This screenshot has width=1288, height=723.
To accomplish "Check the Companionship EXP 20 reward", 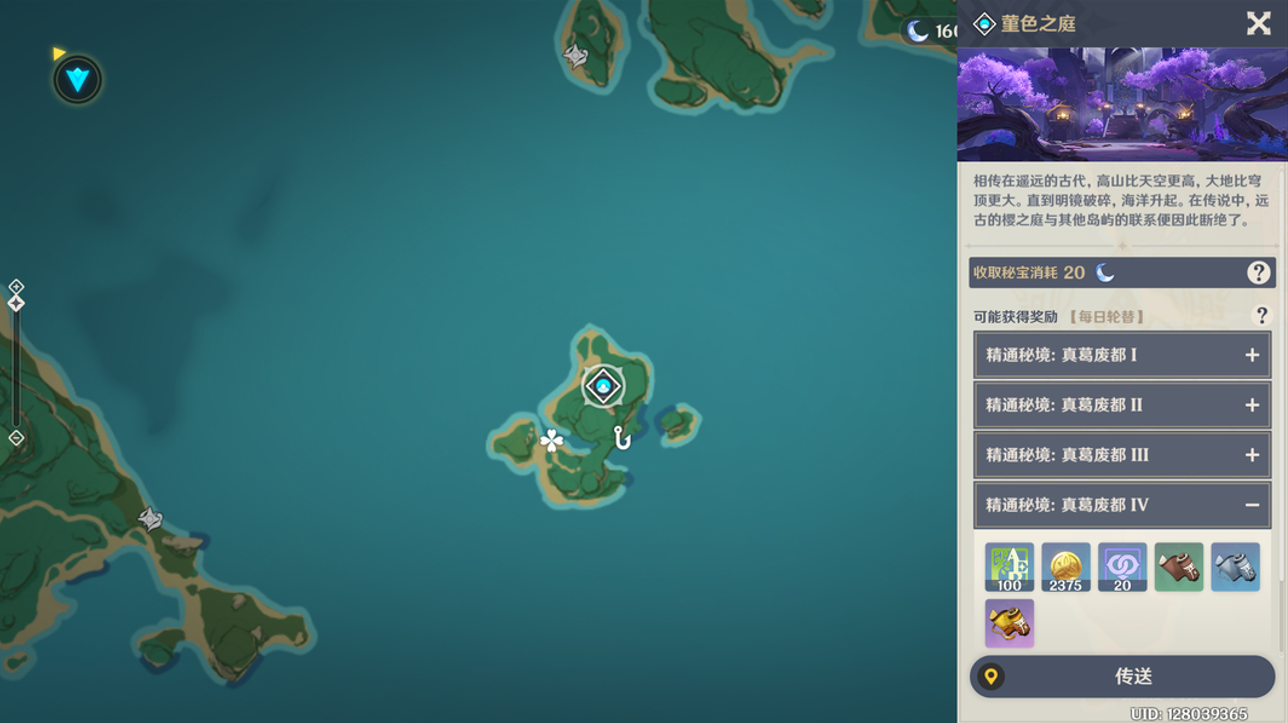I will click(1122, 567).
